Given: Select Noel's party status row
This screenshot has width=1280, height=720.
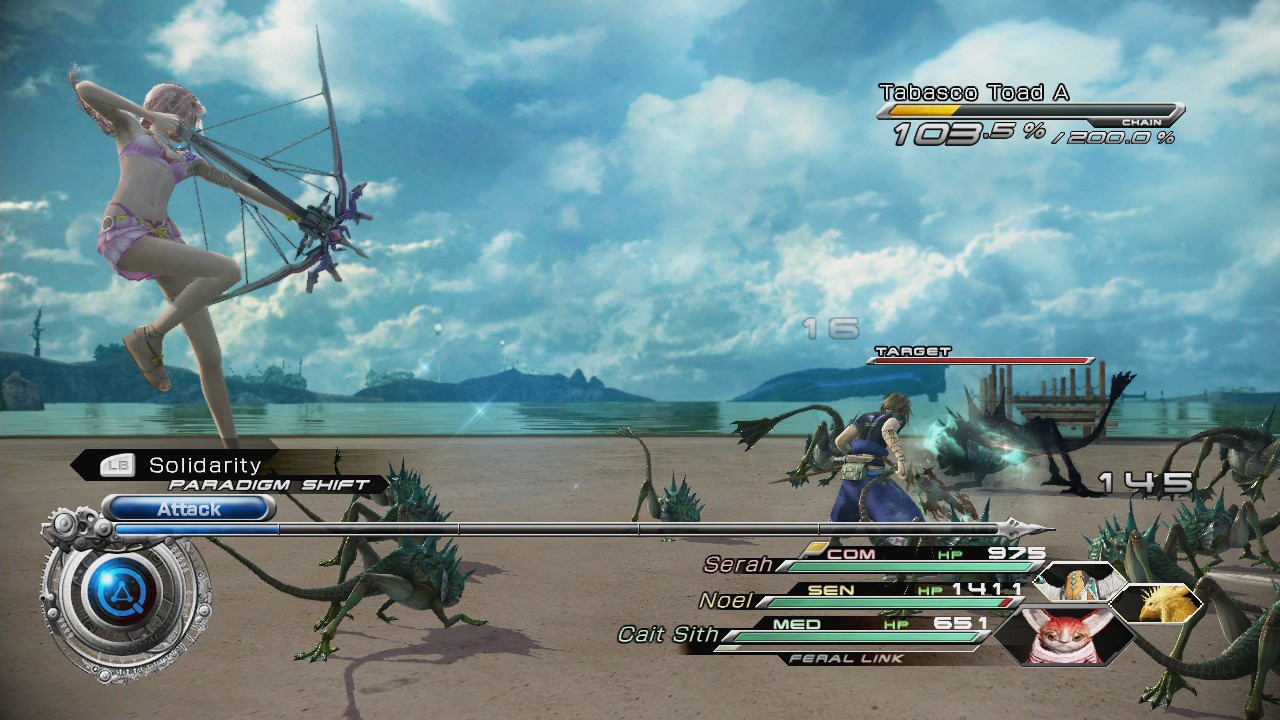Looking at the screenshot, I should pyautogui.click(x=866, y=596).
